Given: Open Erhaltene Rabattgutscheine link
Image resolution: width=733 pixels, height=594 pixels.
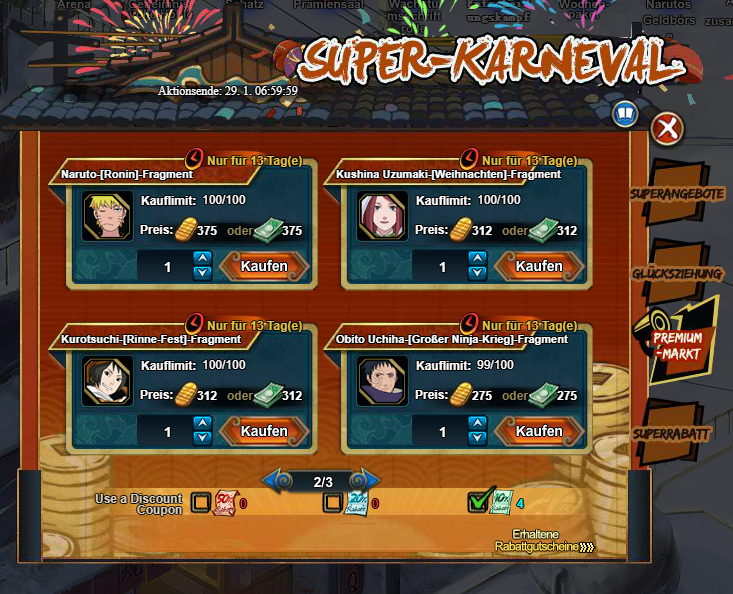Looking at the screenshot, I should 543,541.
